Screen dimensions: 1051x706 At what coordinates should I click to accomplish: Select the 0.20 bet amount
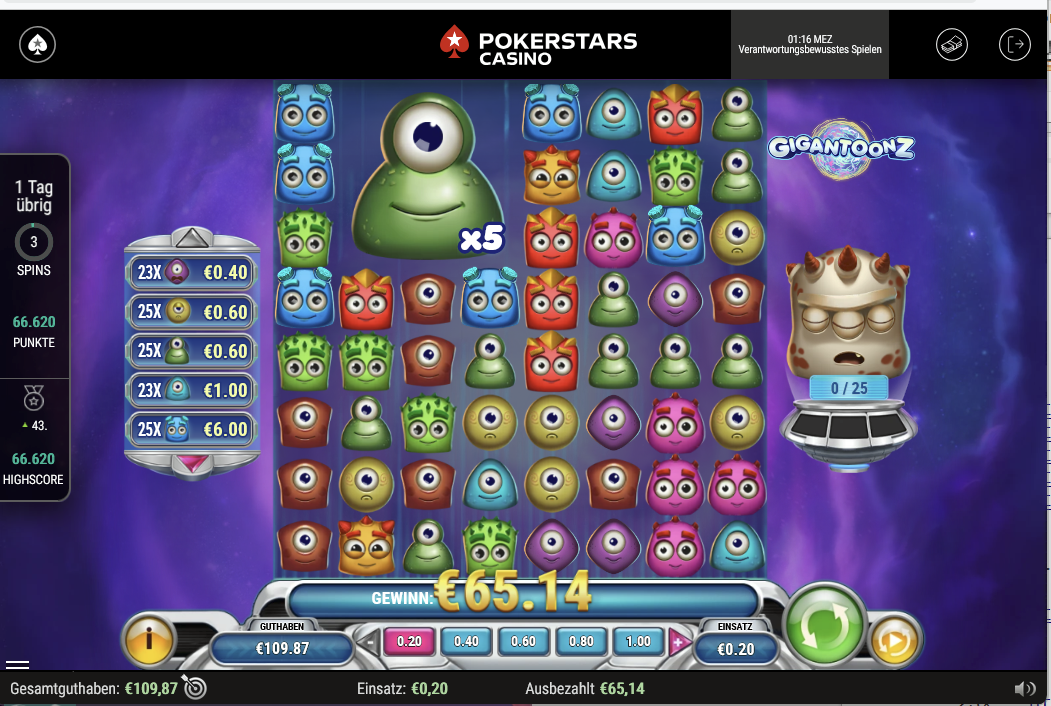(x=409, y=642)
